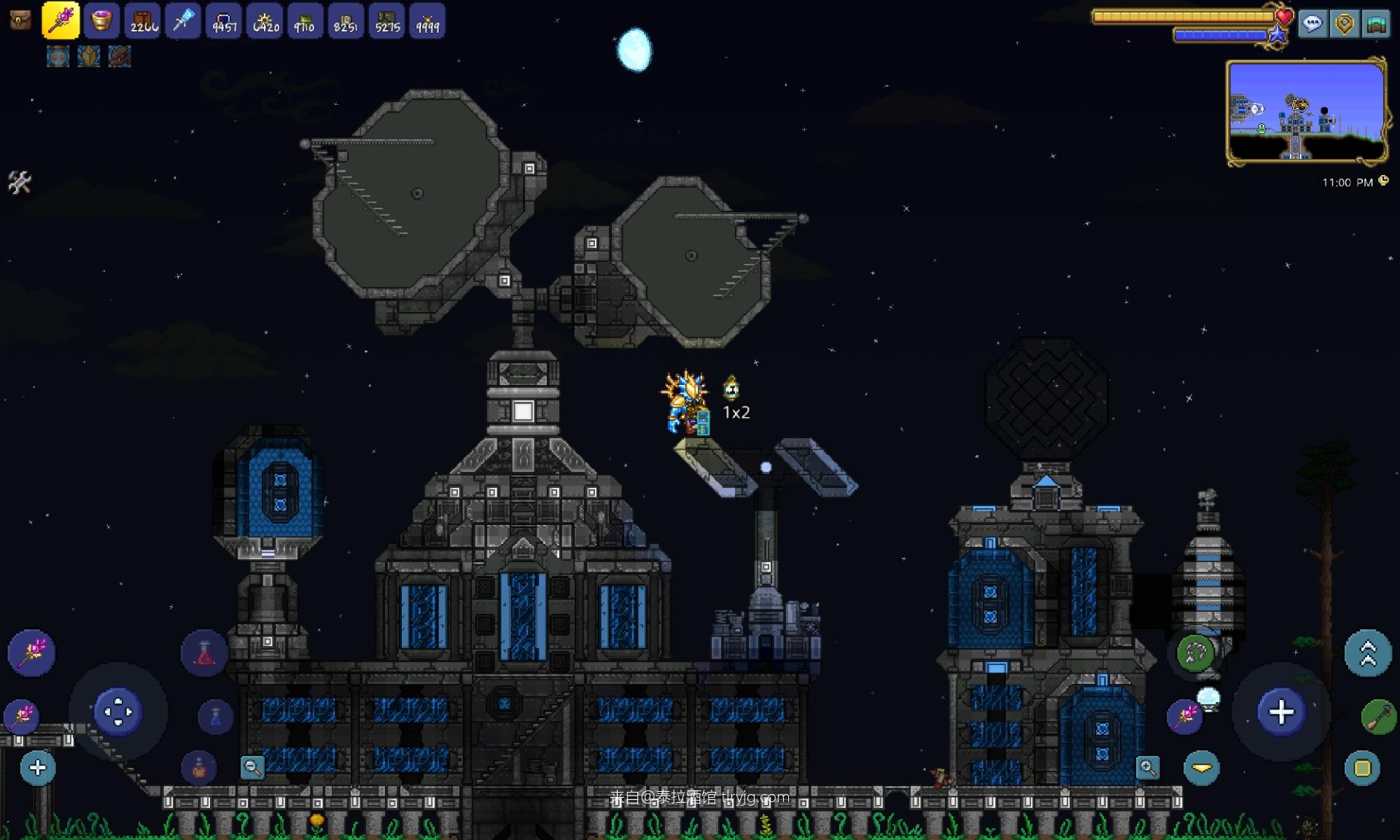Tap the yellow down-arrow drop button
This screenshot has height=840, width=1400.
tap(1202, 768)
